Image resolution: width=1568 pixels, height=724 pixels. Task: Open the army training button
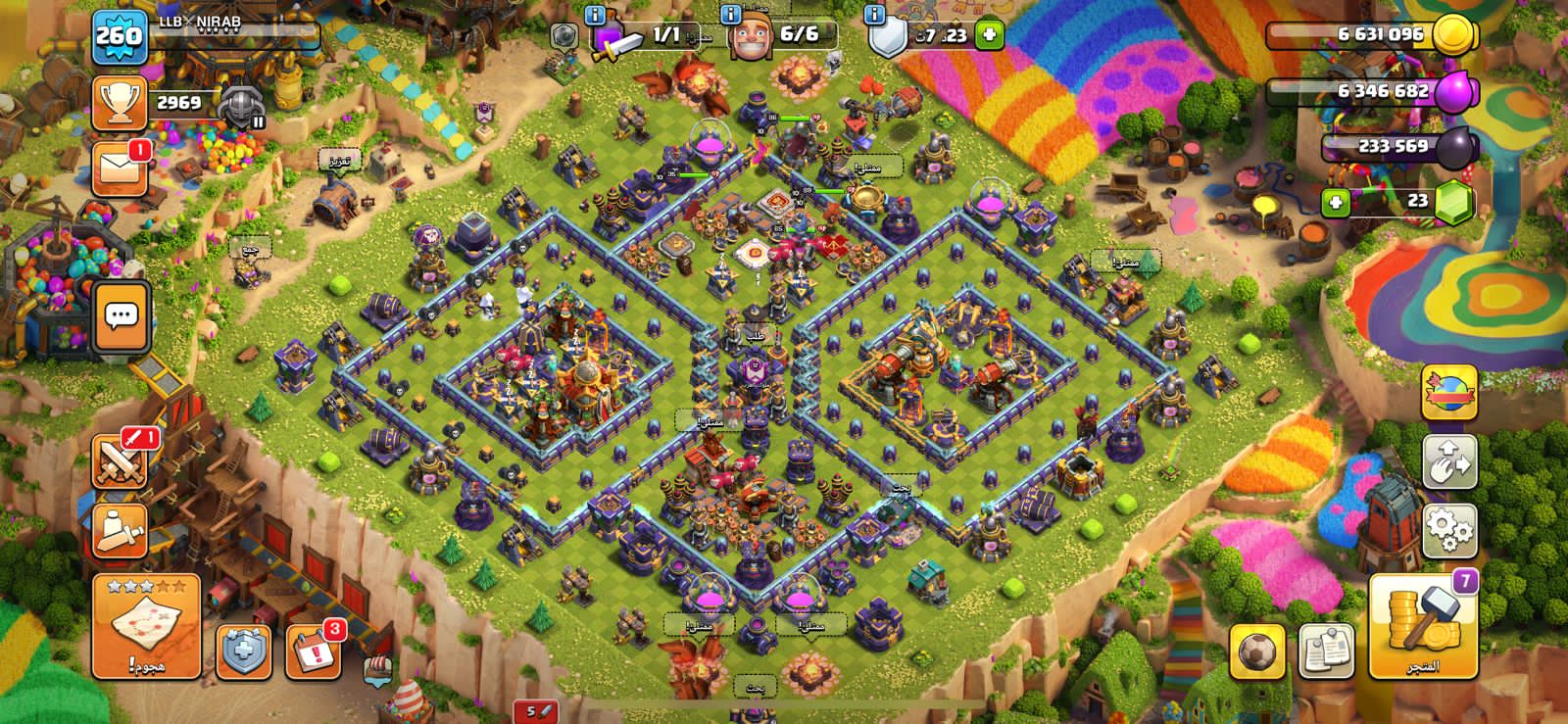click(120, 530)
